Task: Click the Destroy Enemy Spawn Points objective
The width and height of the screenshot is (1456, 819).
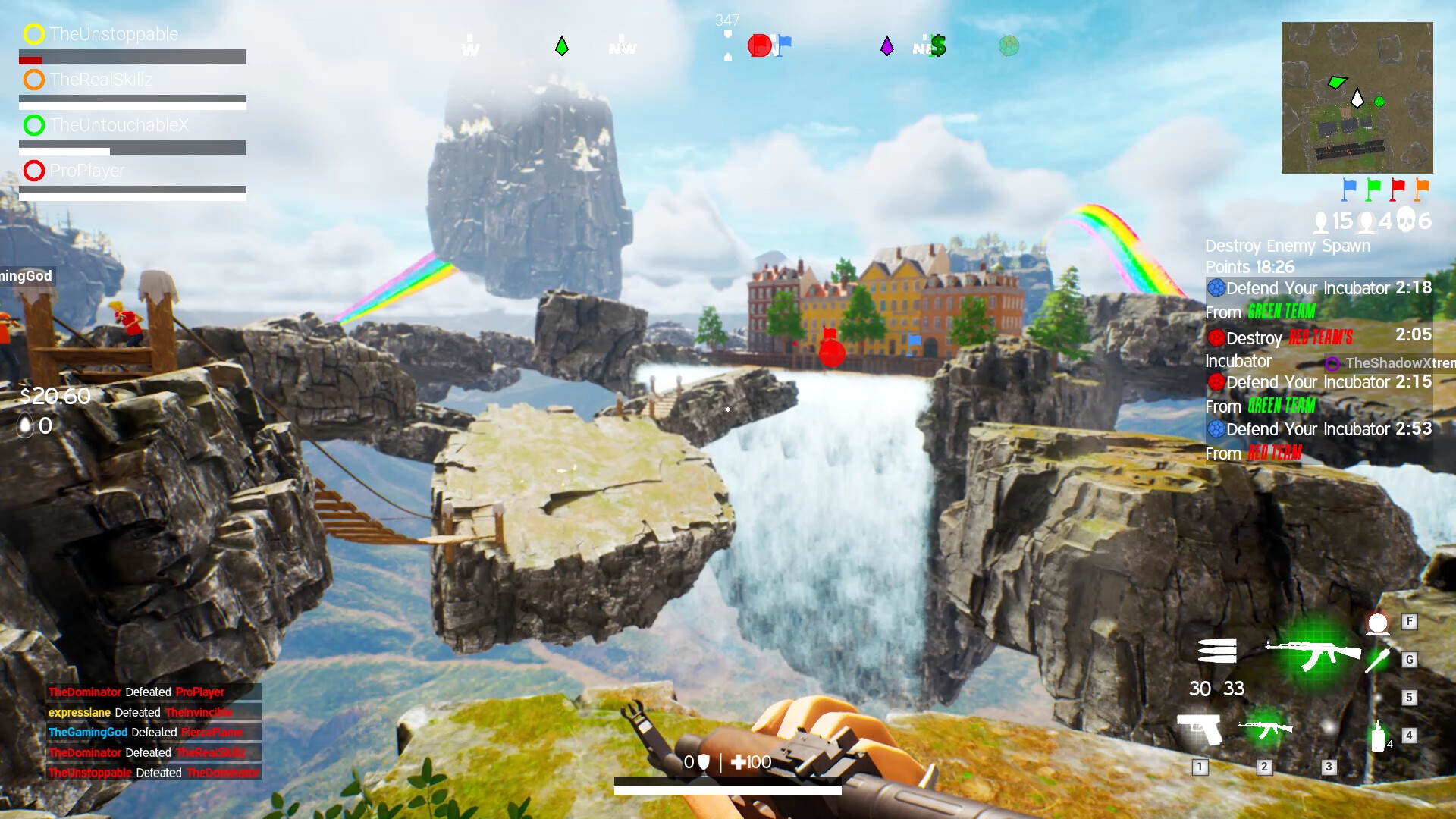Action: pos(1288,256)
